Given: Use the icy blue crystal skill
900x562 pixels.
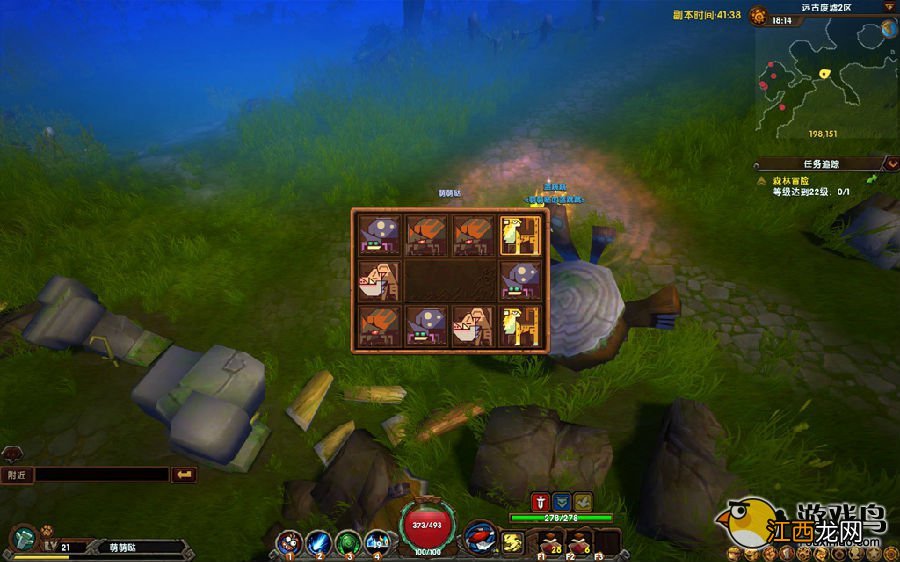Looking at the screenshot, I should click(x=377, y=542).
